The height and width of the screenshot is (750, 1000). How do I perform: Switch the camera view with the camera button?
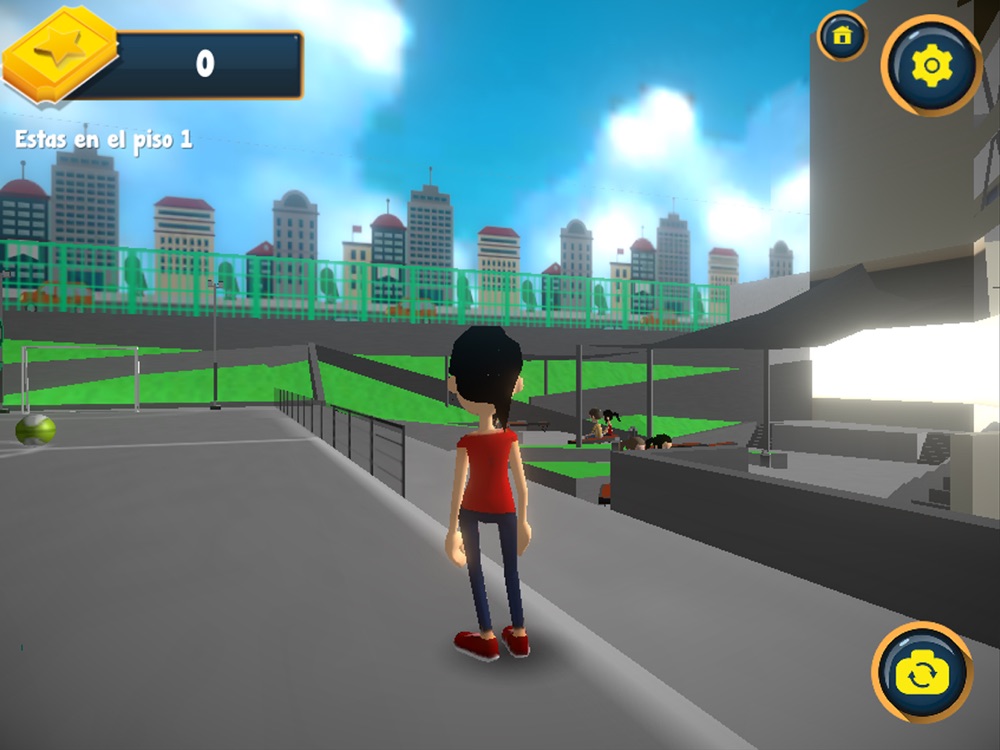(x=922, y=672)
